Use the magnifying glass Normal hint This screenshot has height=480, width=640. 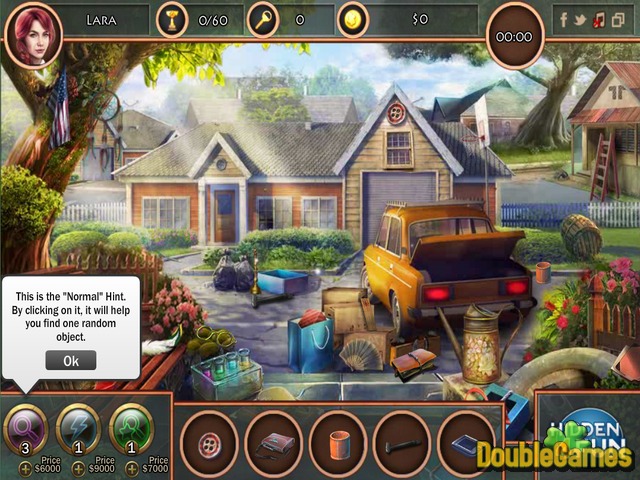[26, 427]
